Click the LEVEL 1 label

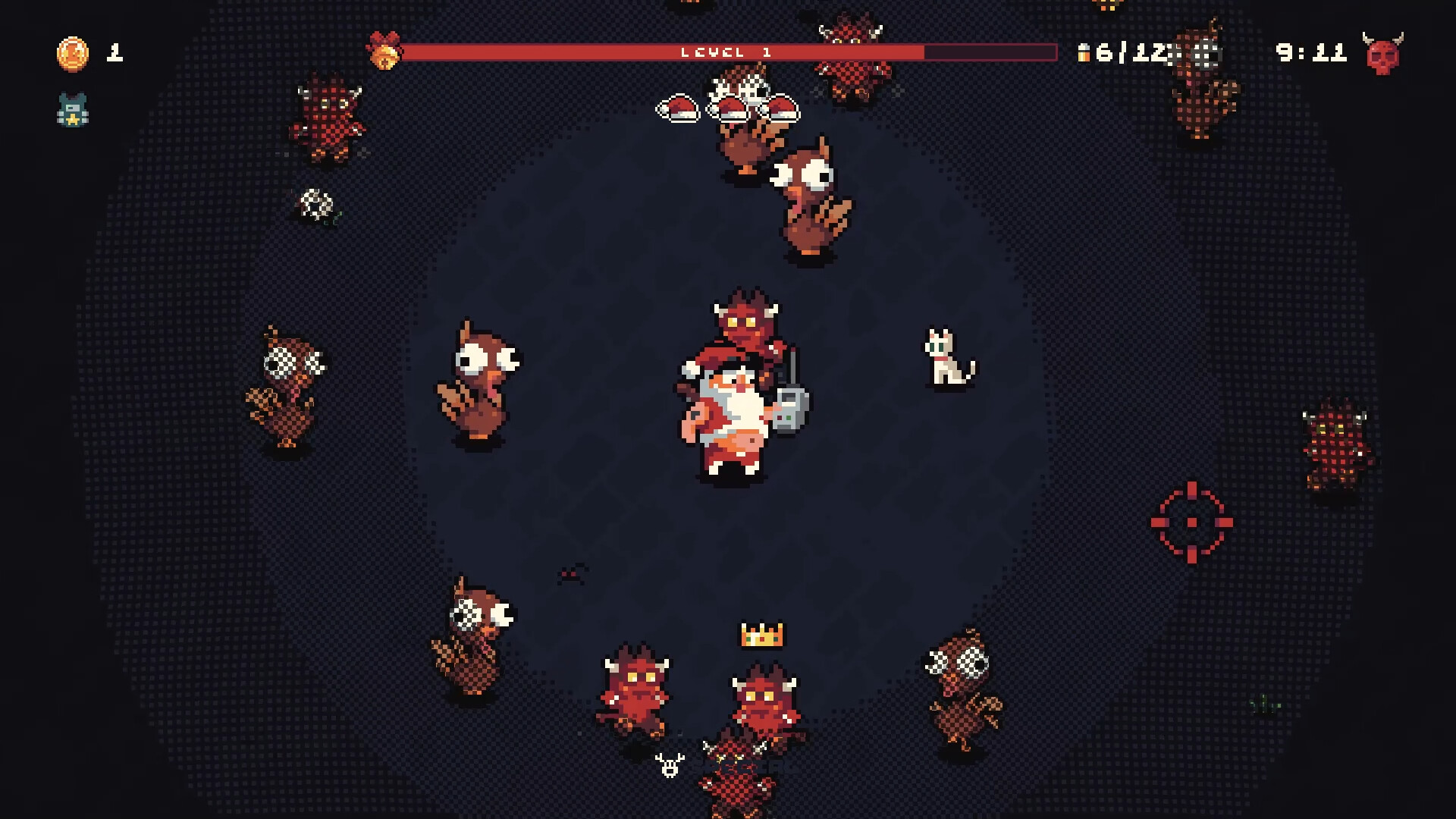(725, 53)
